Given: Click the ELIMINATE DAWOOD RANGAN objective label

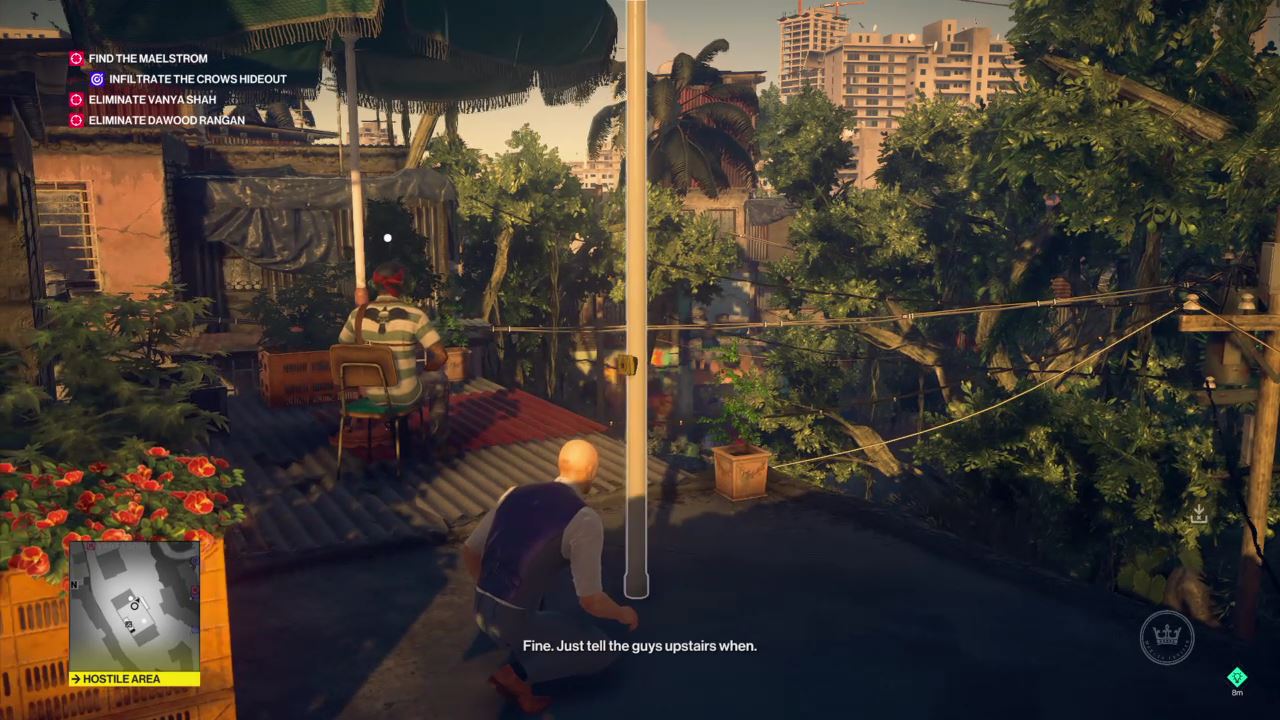Looking at the screenshot, I should [166, 120].
